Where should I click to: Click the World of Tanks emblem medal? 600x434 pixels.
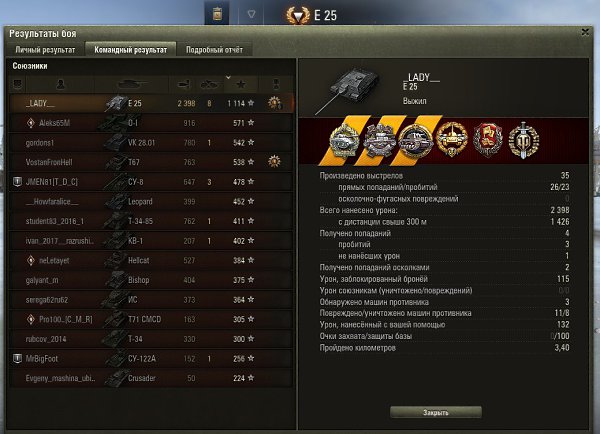522,141
